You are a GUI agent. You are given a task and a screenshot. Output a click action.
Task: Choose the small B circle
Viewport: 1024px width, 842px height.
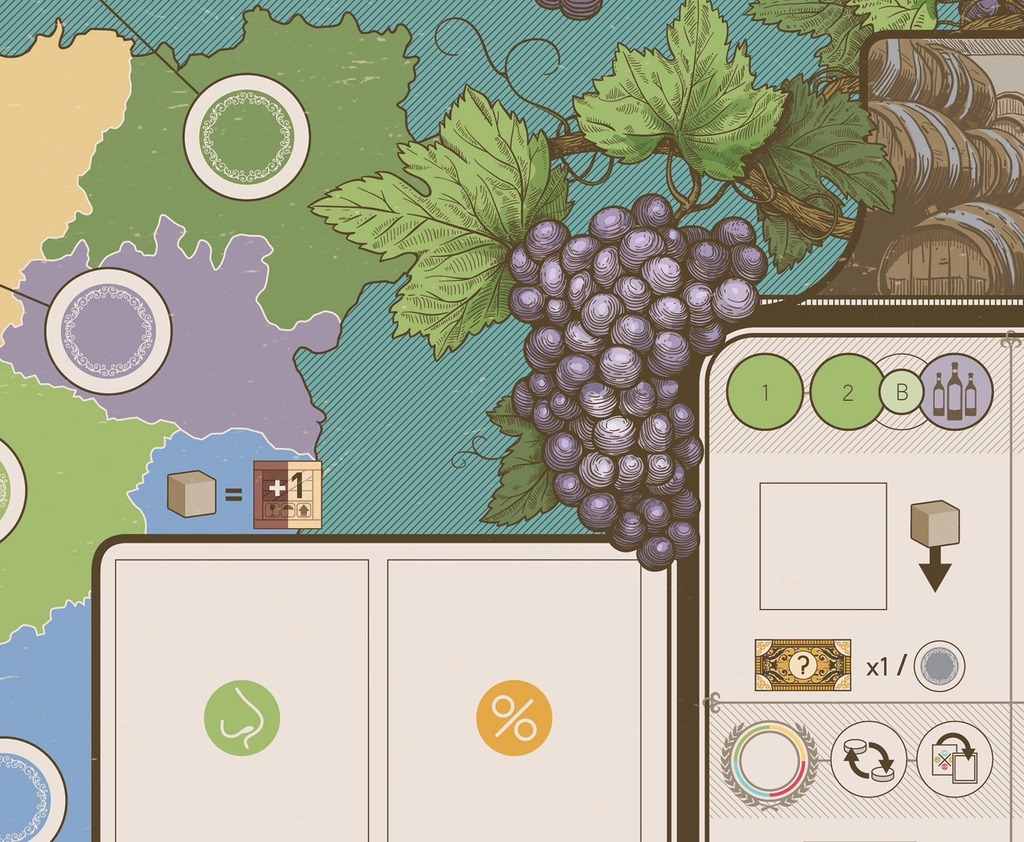902,392
